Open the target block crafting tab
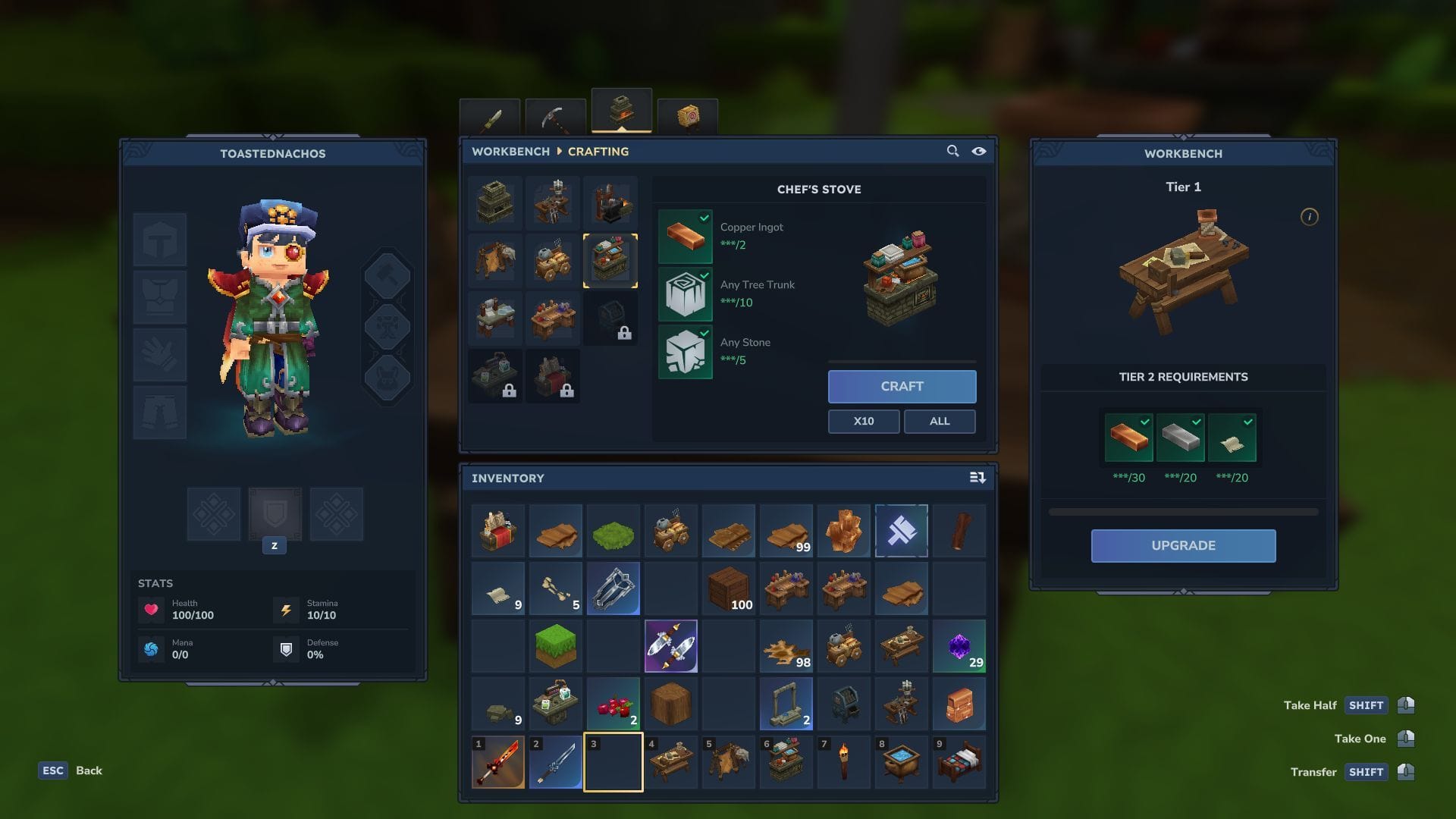 tap(687, 117)
